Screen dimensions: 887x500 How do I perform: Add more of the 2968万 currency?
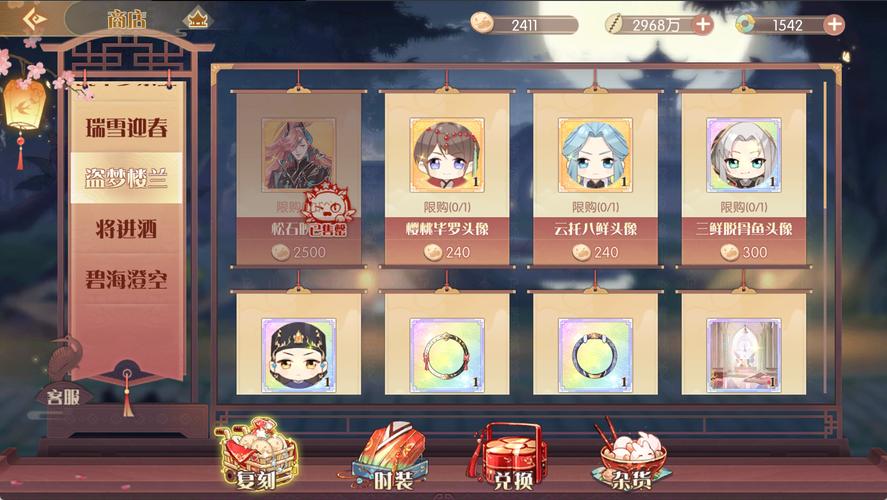(703, 25)
